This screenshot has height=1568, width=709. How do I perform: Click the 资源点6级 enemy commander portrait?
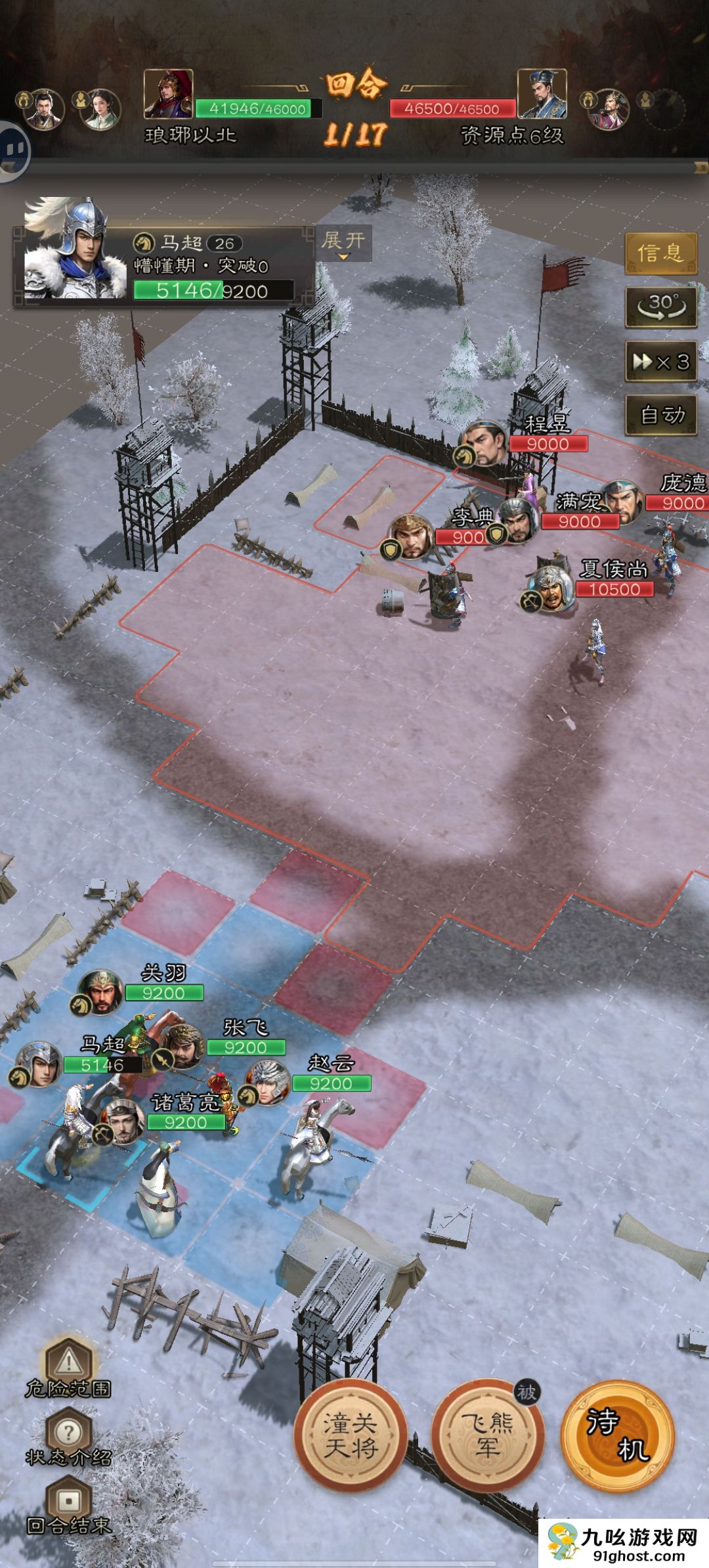pyautogui.click(x=541, y=94)
